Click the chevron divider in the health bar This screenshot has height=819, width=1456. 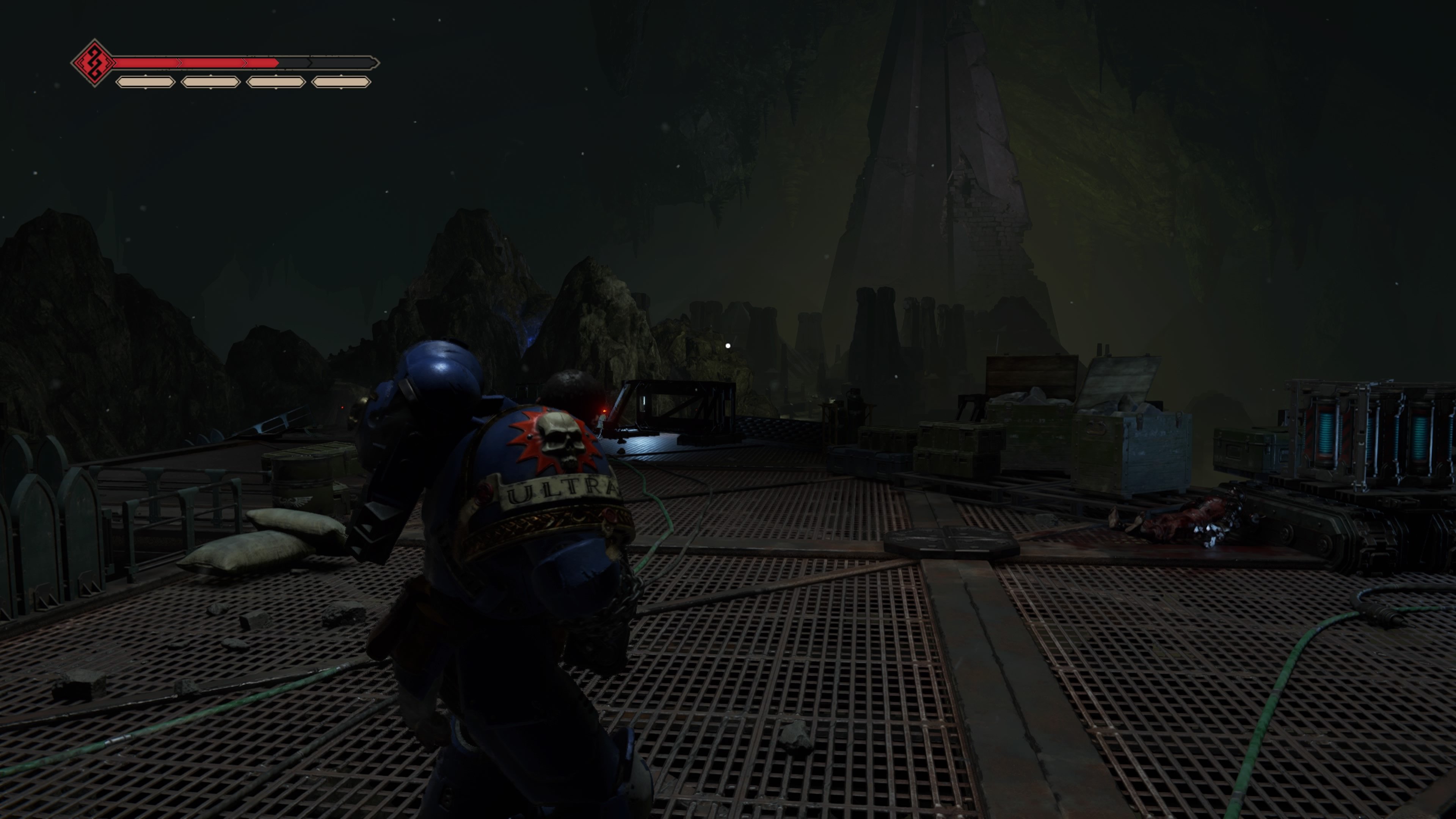(x=245, y=63)
